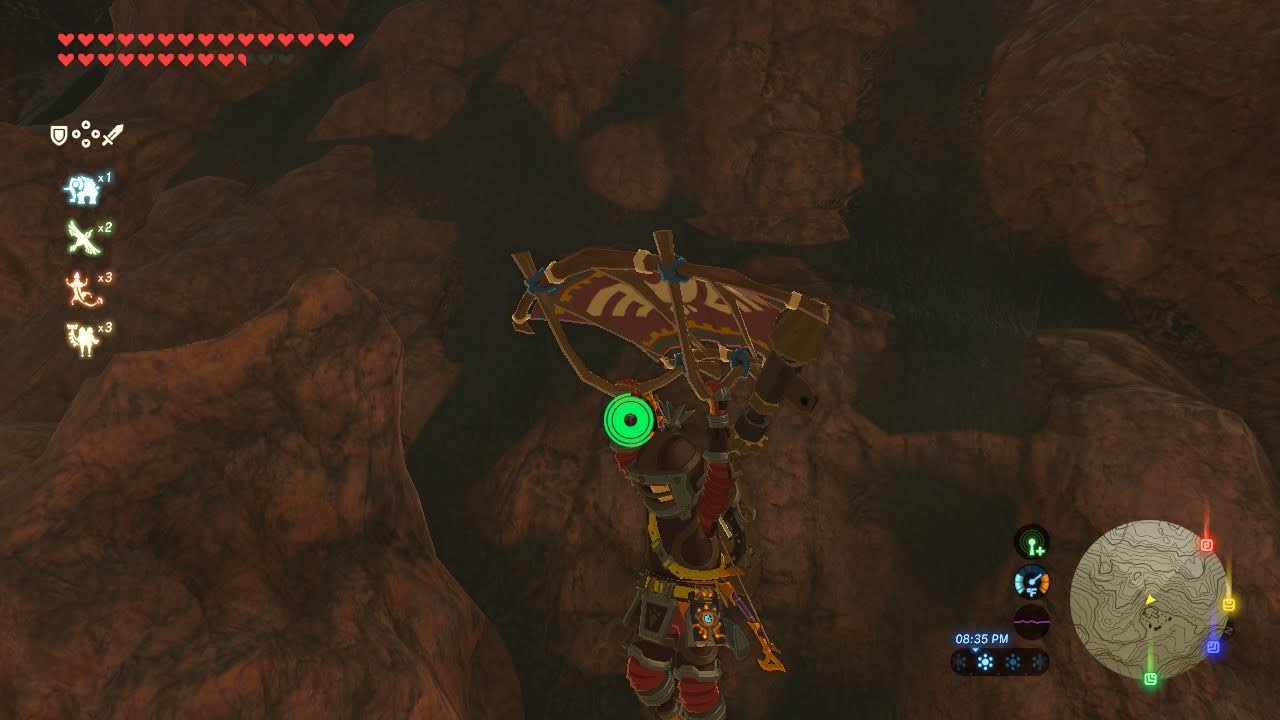Activate Revali's Gale bird ability icon
The height and width of the screenshot is (720, 1280).
pyautogui.click(x=80, y=238)
